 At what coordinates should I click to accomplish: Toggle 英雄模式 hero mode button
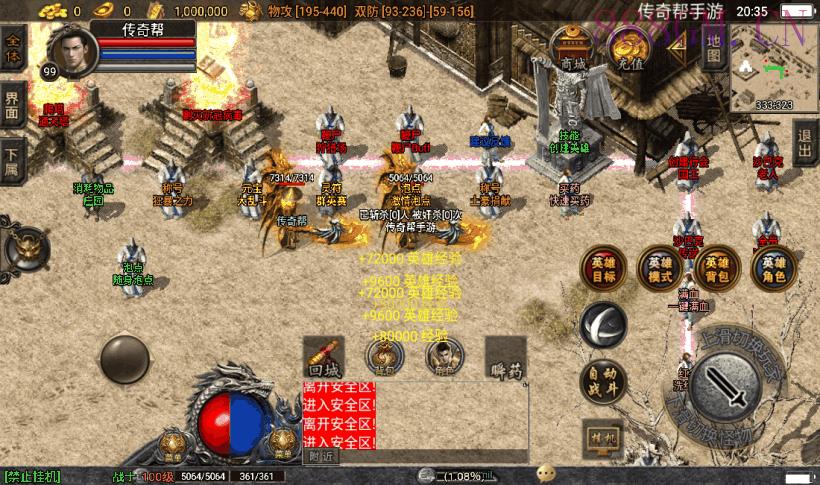[x=661, y=268]
